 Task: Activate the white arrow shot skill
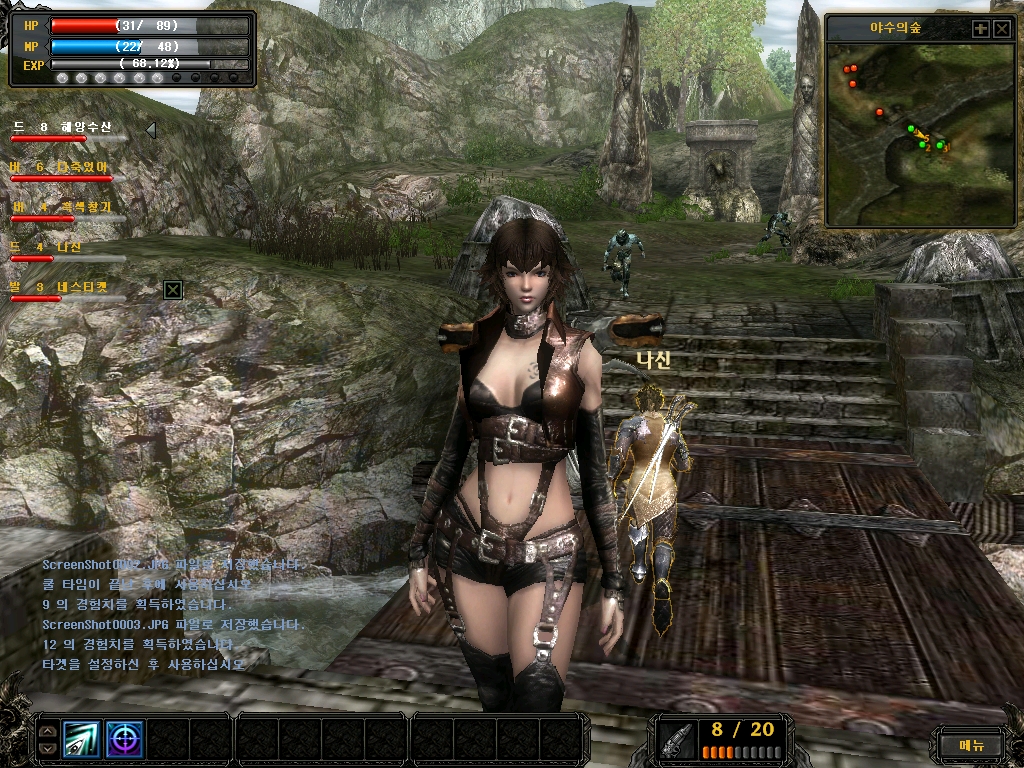(82, 739)
